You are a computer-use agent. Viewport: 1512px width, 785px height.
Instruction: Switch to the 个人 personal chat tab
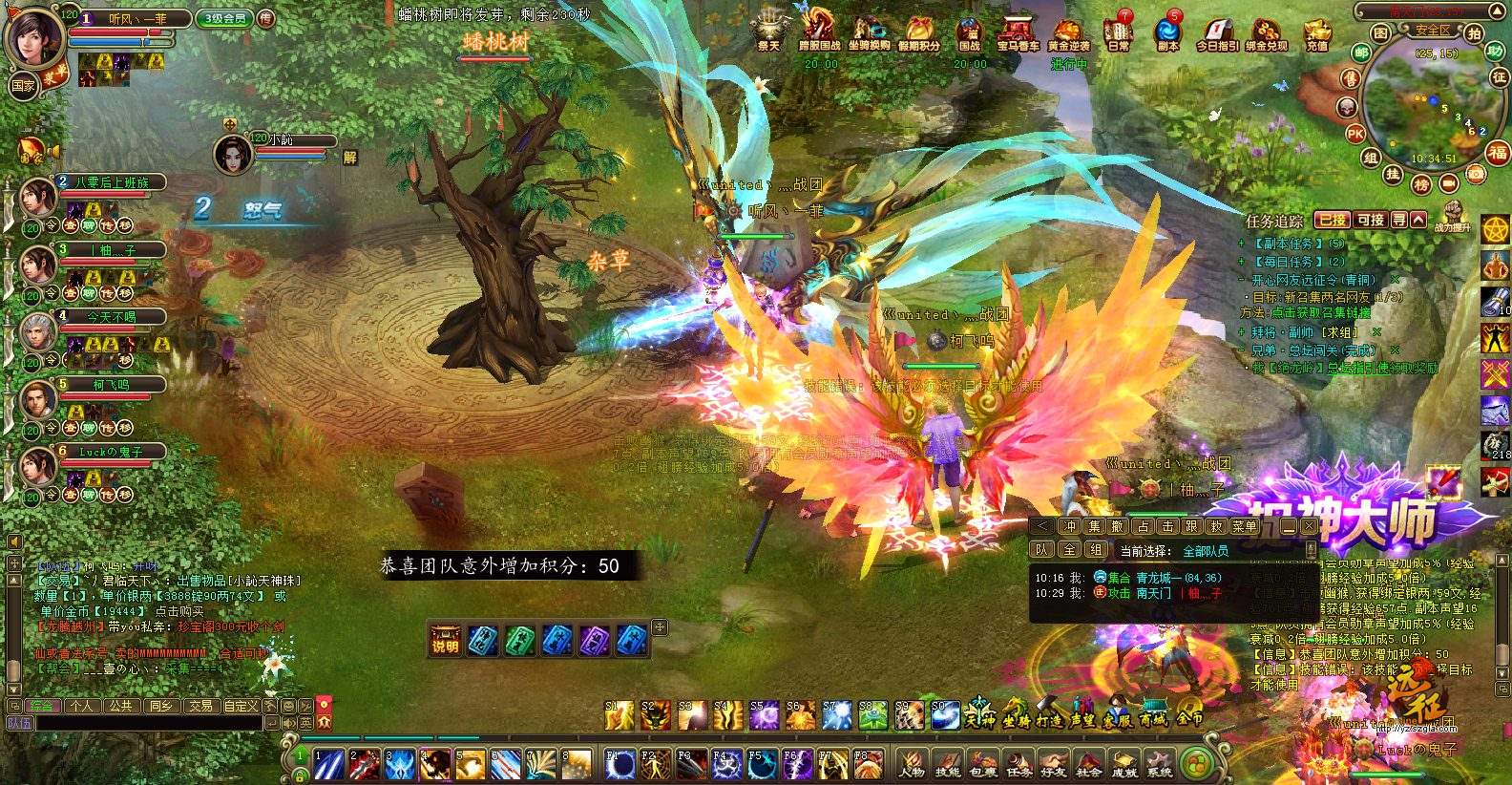[x=82, y=706]
